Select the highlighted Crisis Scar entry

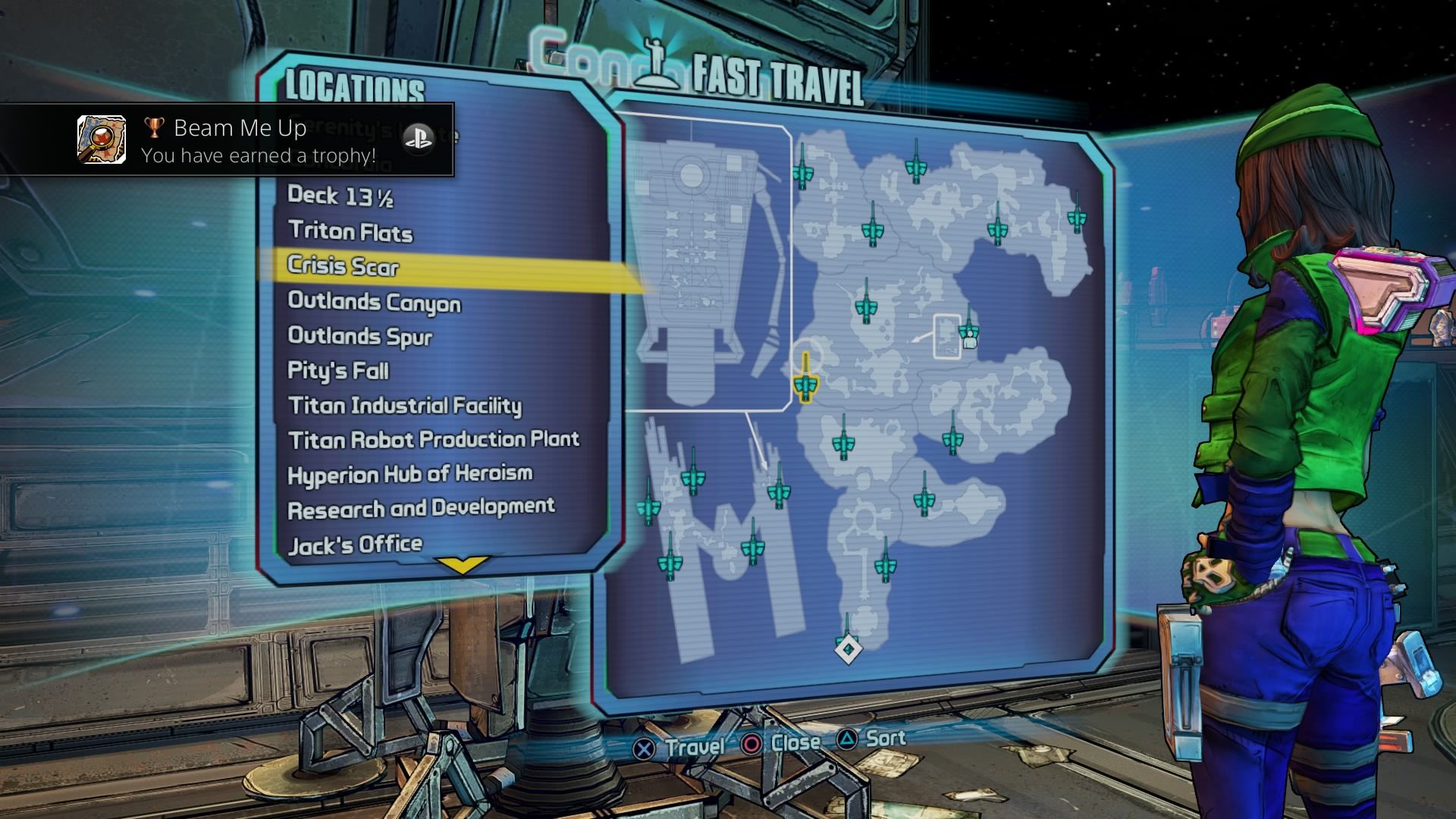coord(344,266)
